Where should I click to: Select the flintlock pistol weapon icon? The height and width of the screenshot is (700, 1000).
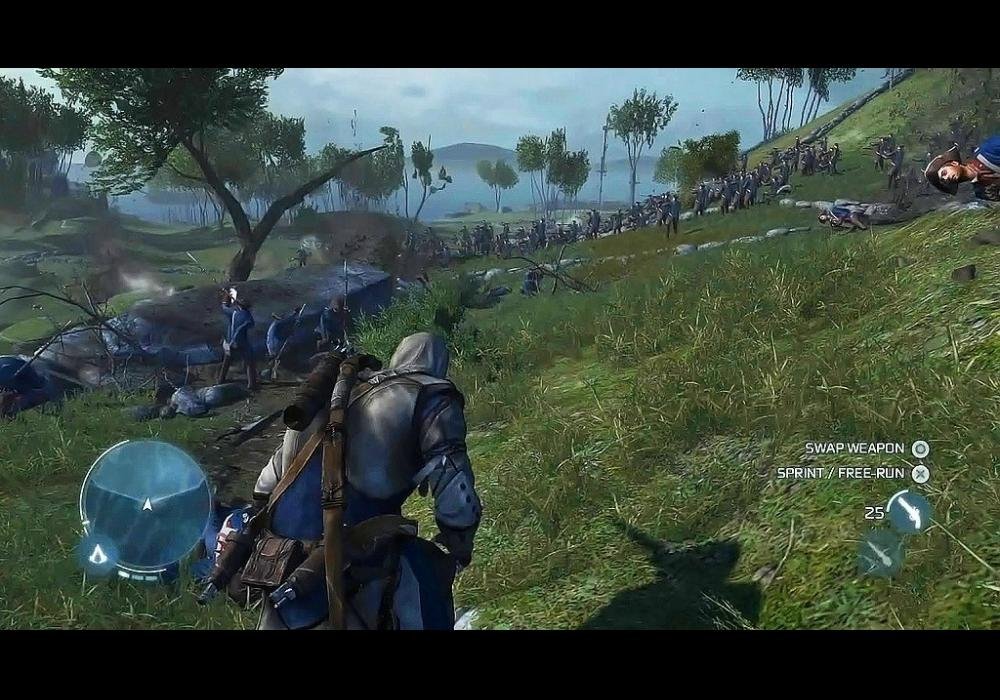909,511
